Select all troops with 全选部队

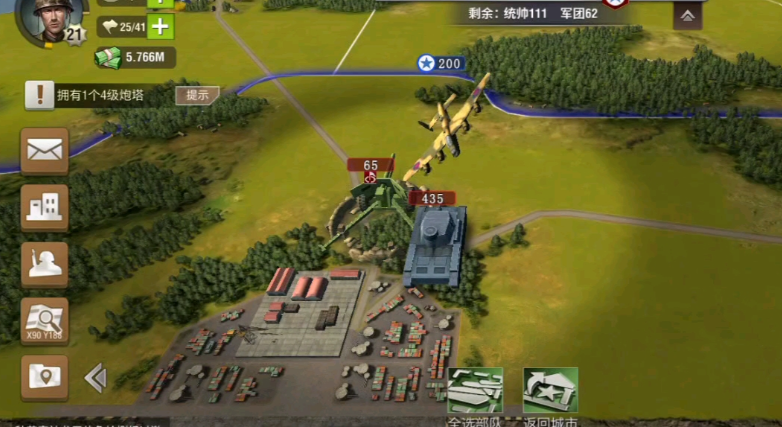click(x=475, y=392)
